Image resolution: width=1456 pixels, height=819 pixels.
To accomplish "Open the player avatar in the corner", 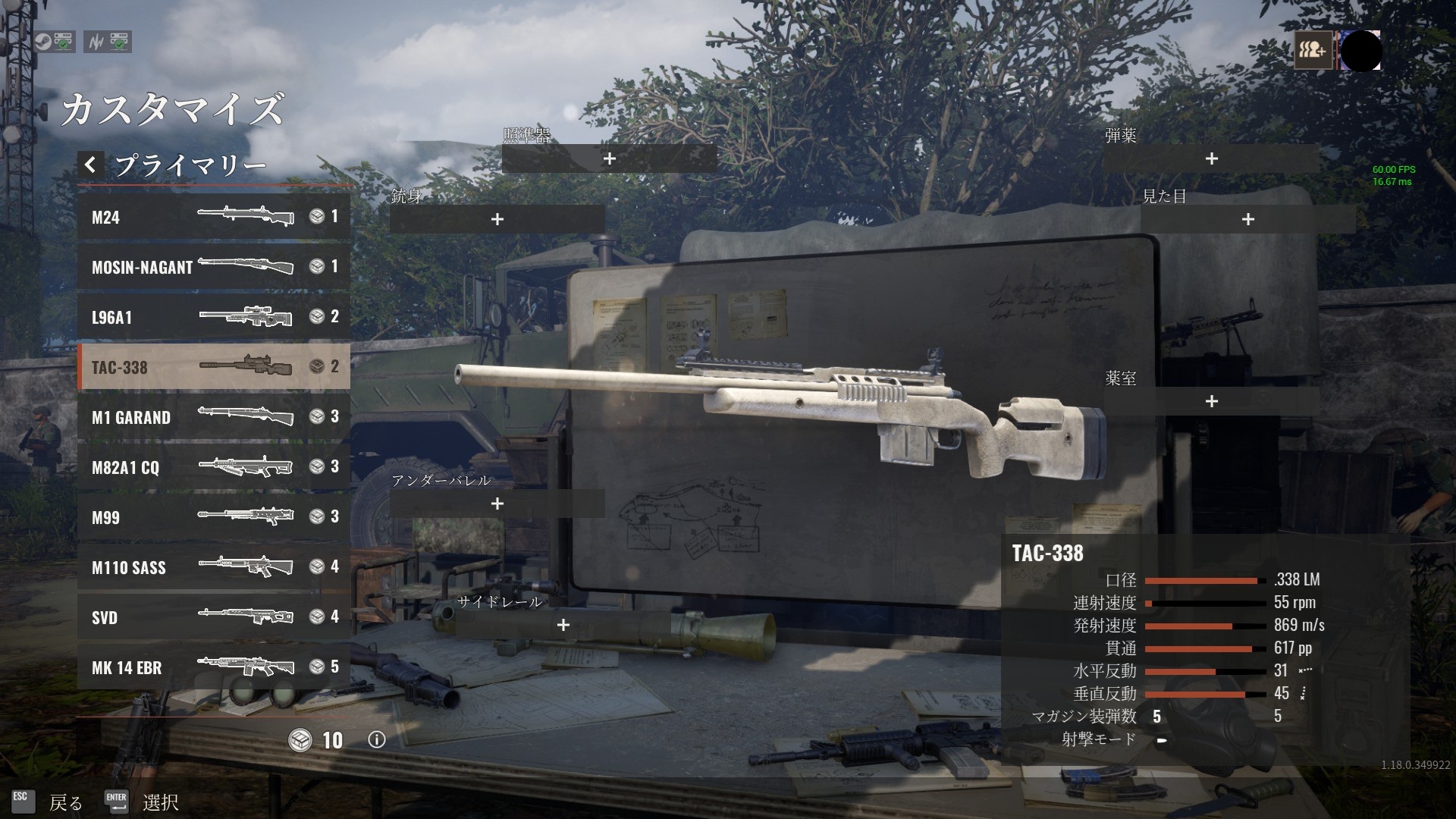I will click(x=1361, y=52).
